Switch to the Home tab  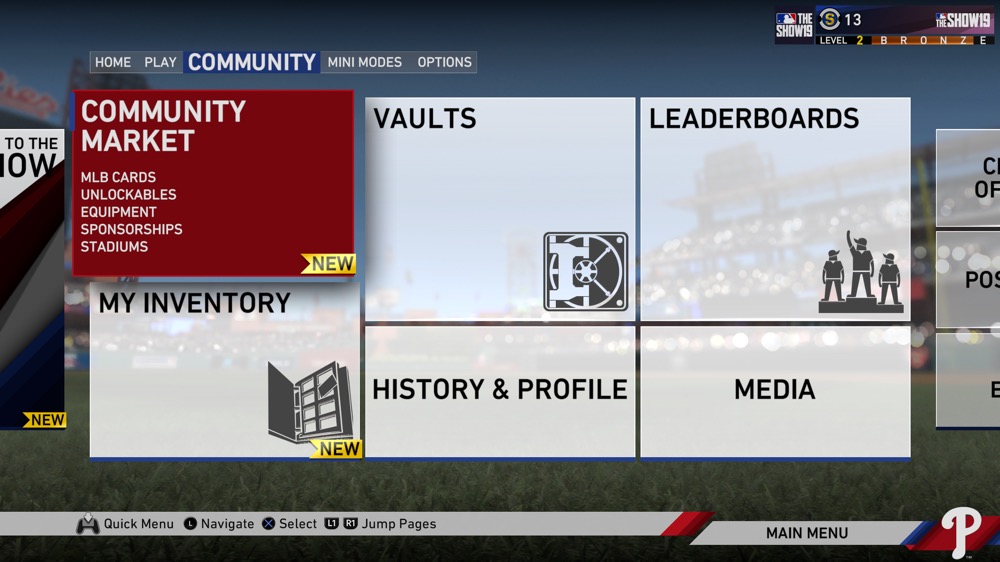click(112, 62)
